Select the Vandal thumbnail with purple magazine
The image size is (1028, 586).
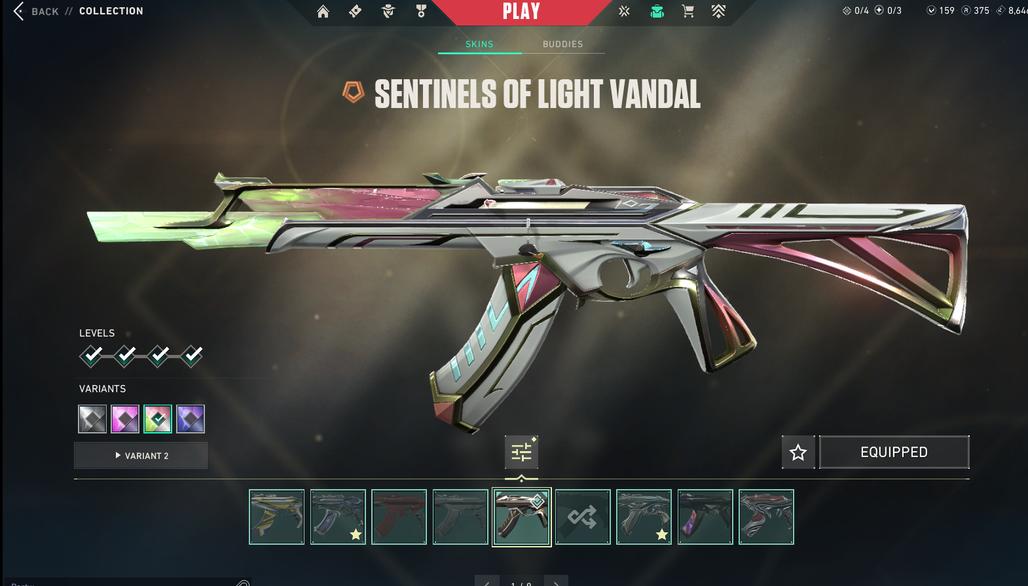click(705, 517)
